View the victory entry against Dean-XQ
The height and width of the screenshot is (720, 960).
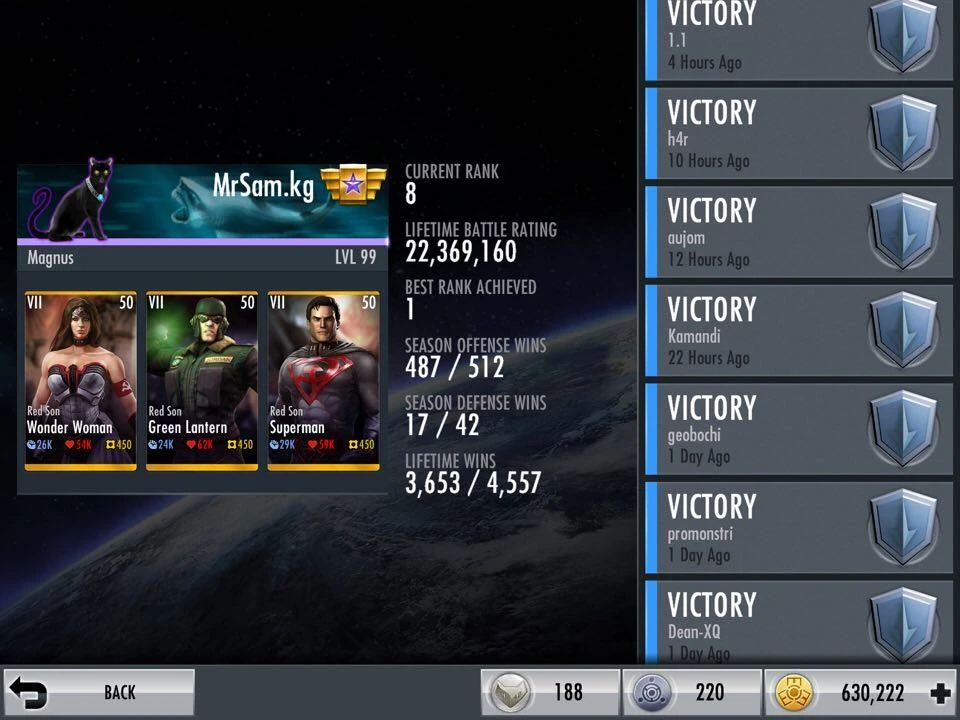click(799, 622)
